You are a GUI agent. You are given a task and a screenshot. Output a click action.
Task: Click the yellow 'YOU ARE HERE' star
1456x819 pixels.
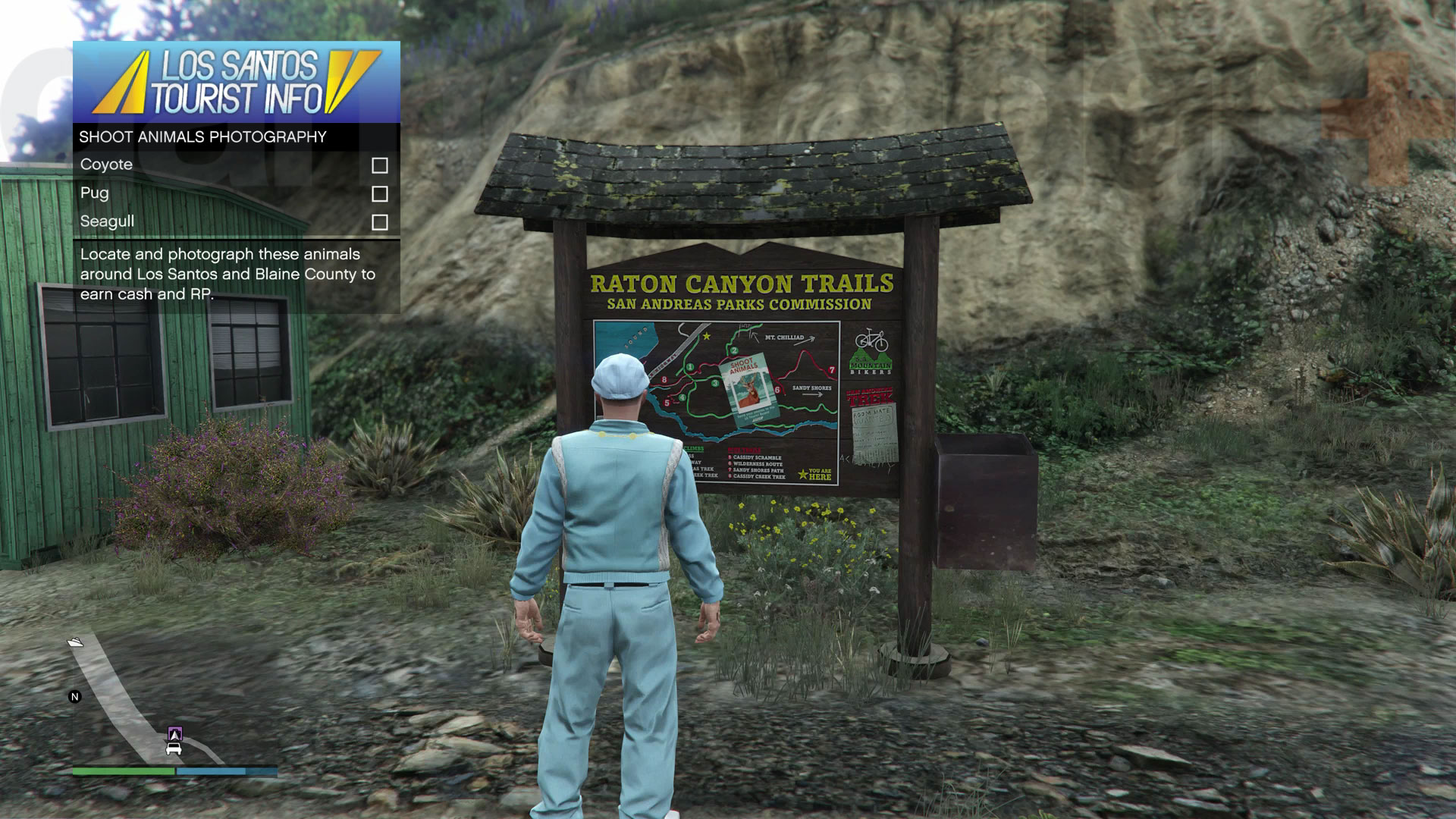tap(802, 474)
